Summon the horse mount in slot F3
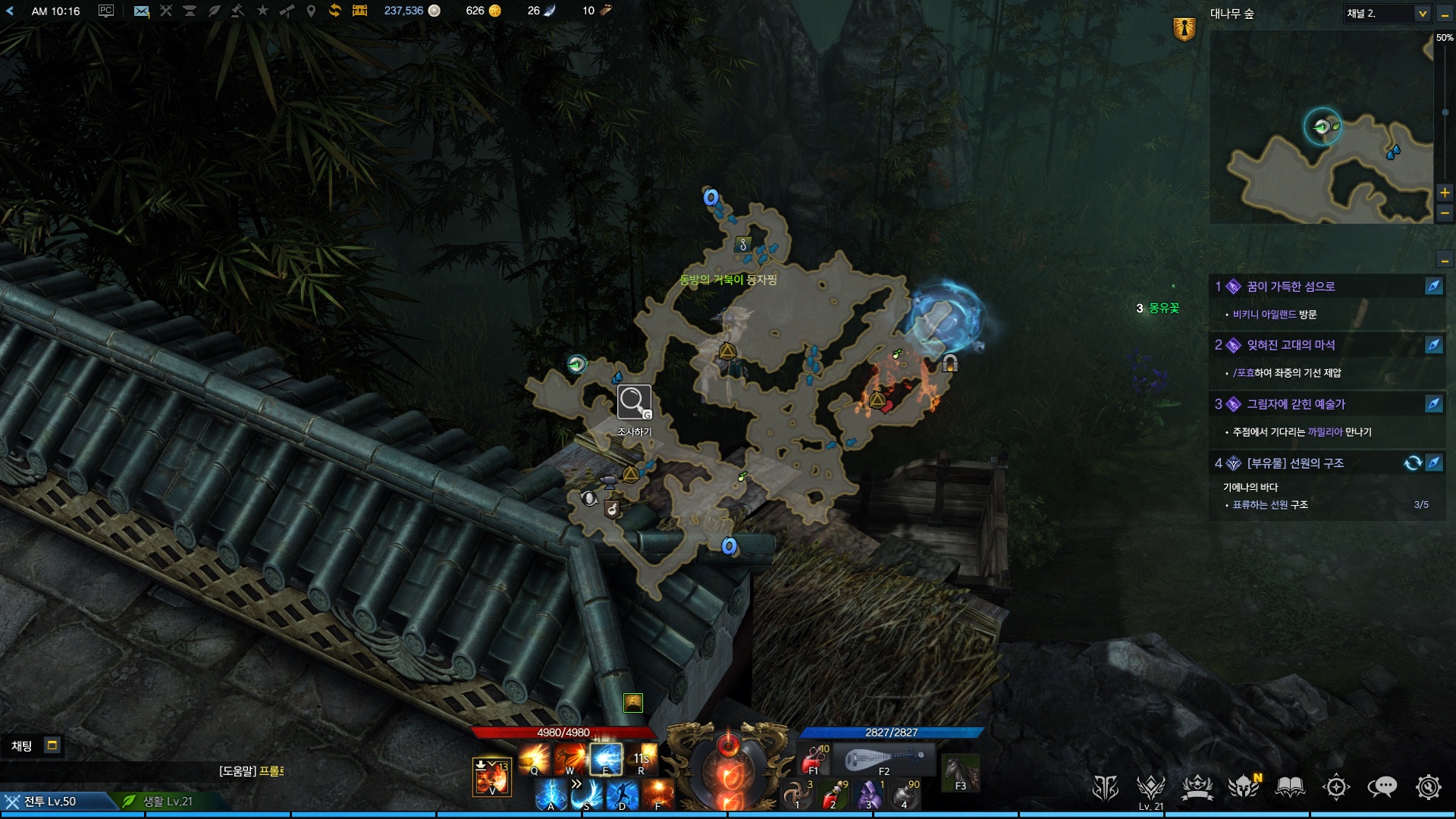 (960, 773)
